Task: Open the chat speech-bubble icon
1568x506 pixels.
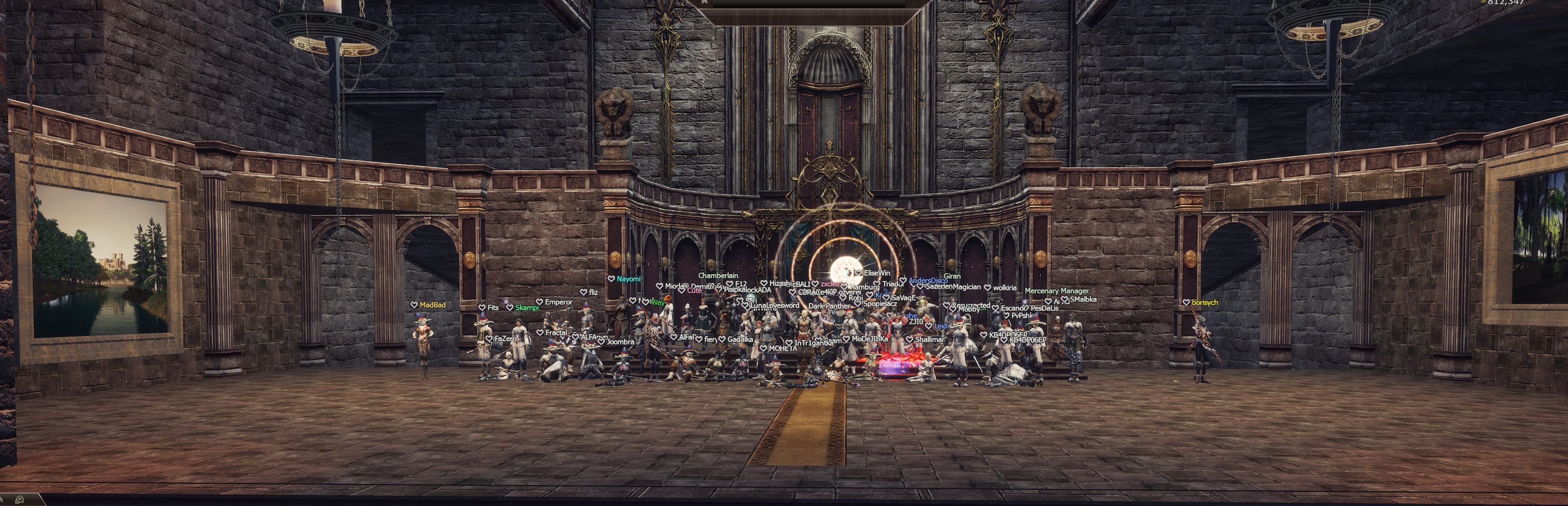Action: tap(19, 500)
